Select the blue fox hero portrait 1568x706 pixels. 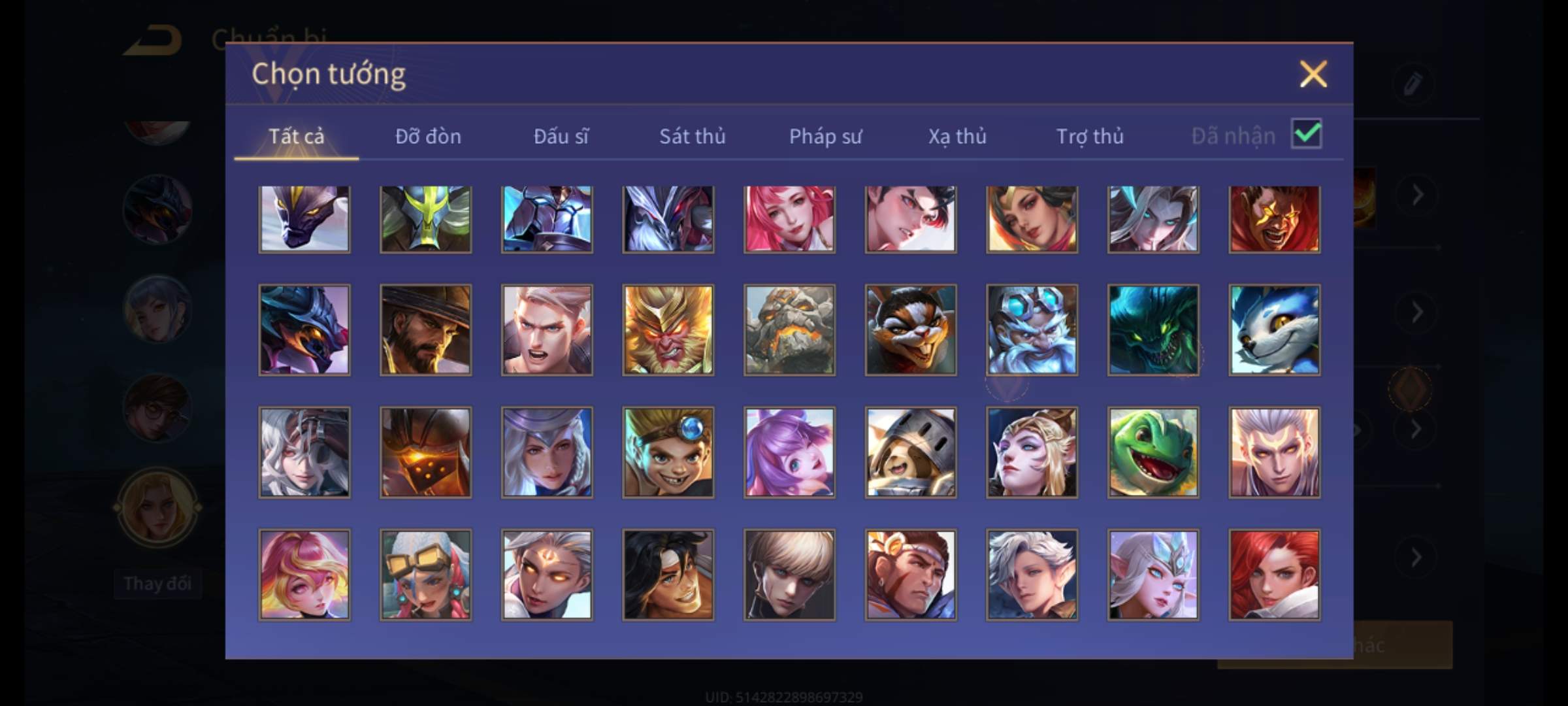pos(1274,330)
